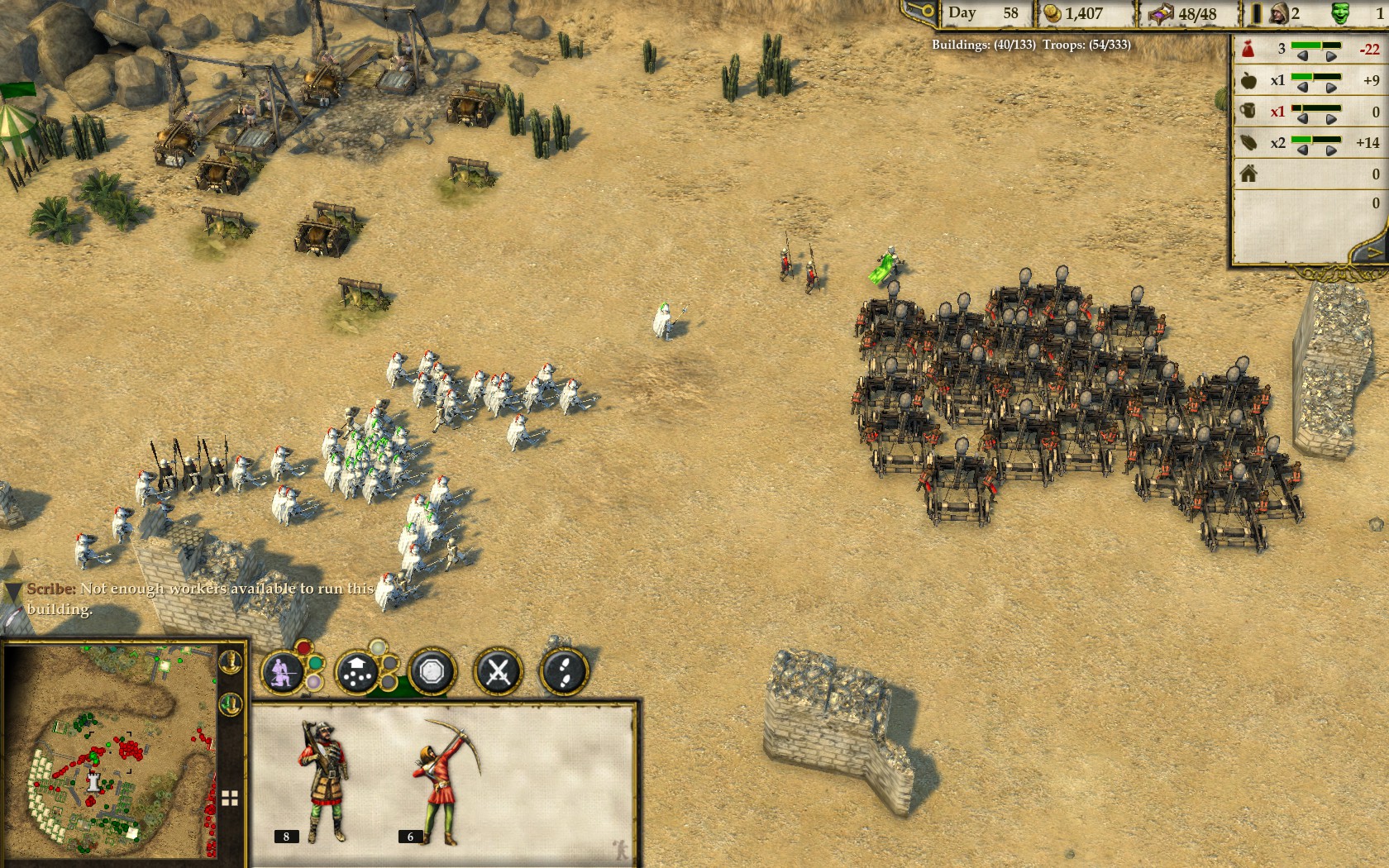The height and width of the screenshot is (868, 1389).
Task: Open the key menu button
Action: pyautogui.click(x=919, y=12)
